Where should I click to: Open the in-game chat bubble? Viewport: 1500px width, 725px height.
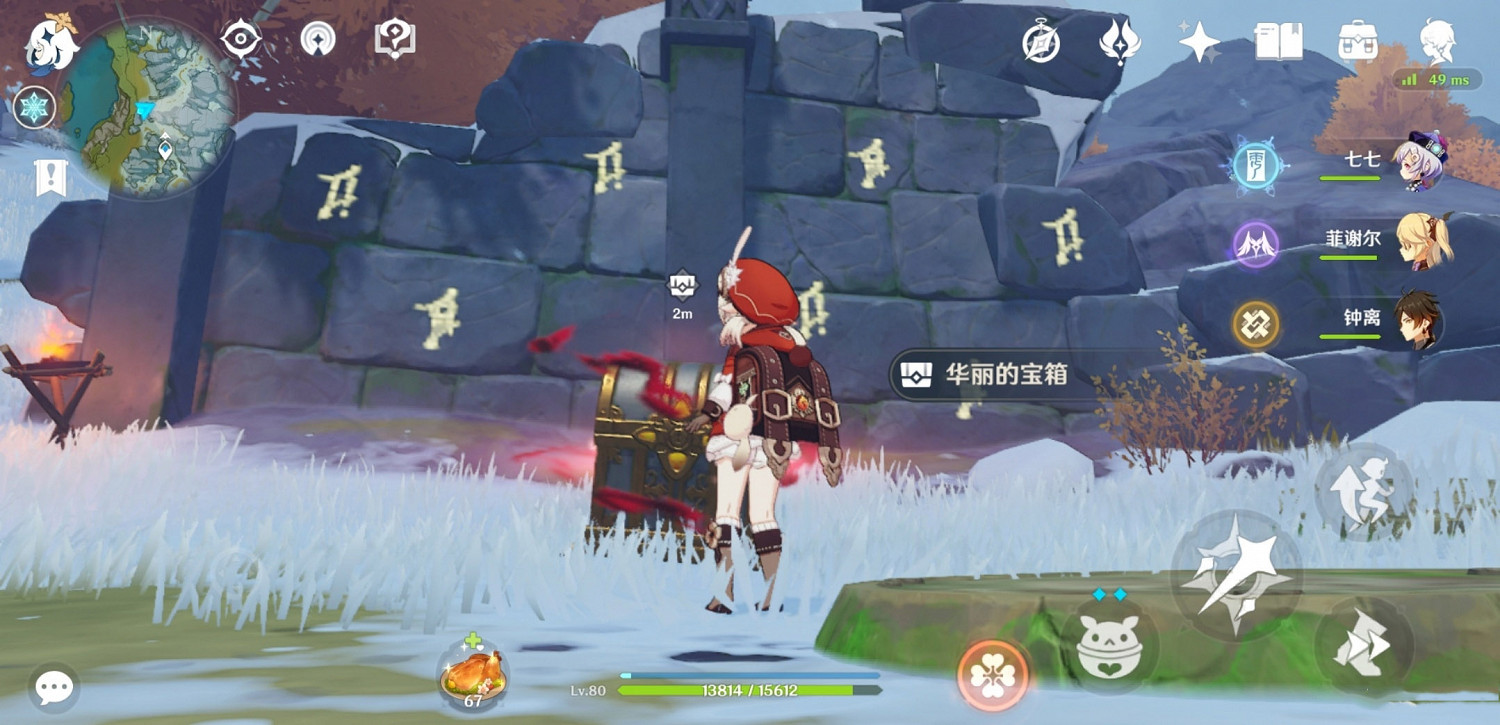pos(53,686)
